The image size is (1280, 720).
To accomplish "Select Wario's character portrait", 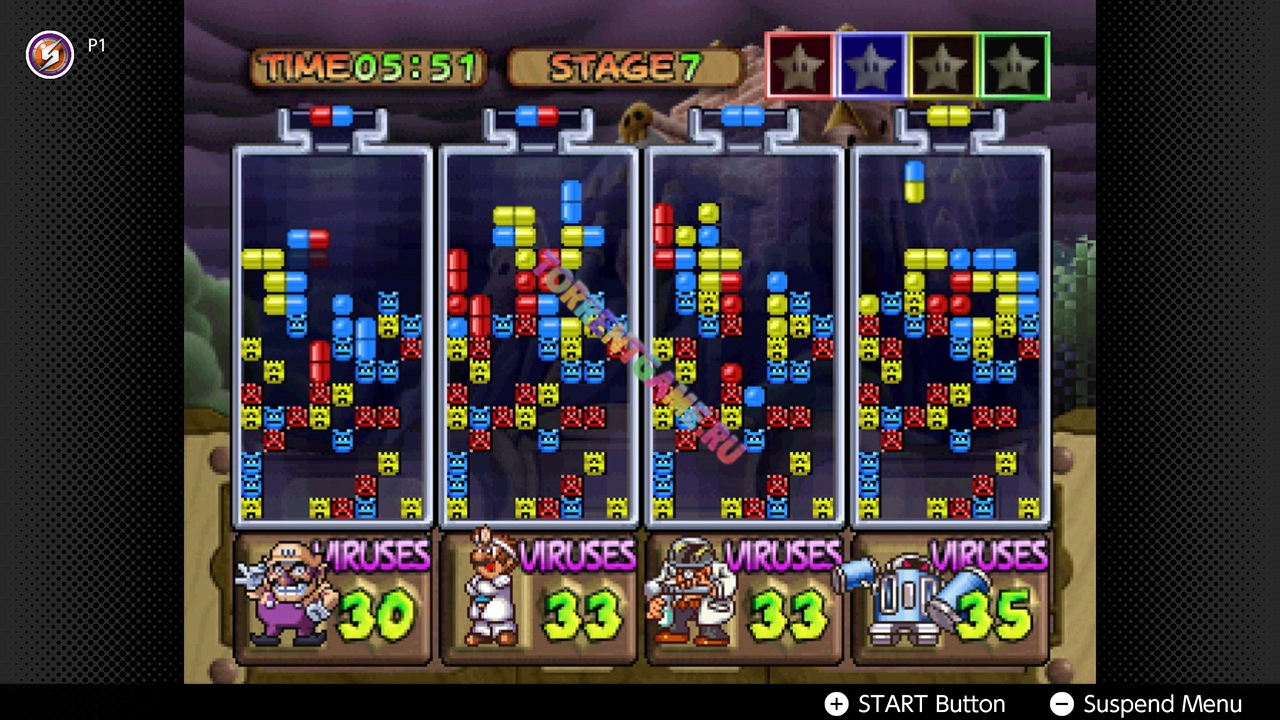I will (x=282, y=594).
